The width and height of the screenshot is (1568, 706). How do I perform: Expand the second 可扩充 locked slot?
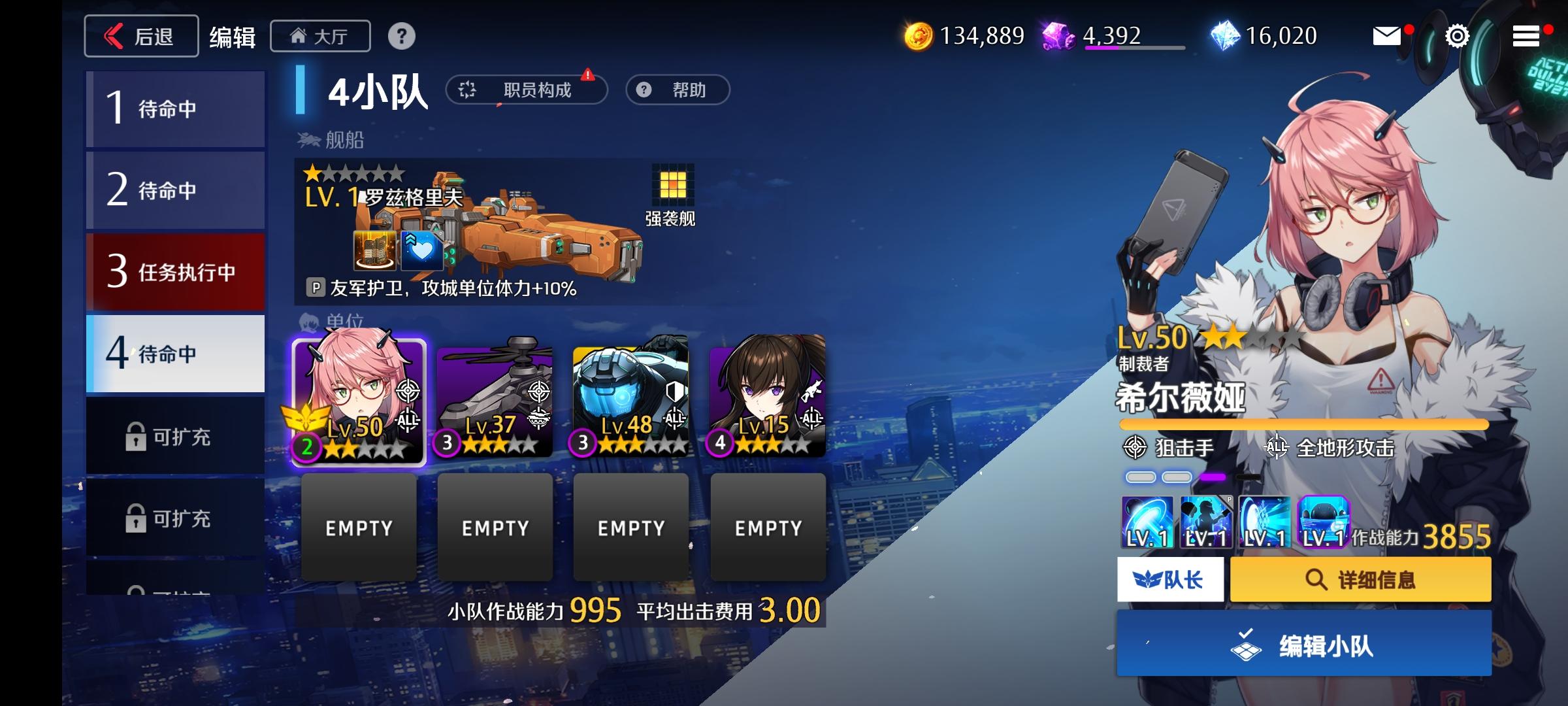pos(174,518)
